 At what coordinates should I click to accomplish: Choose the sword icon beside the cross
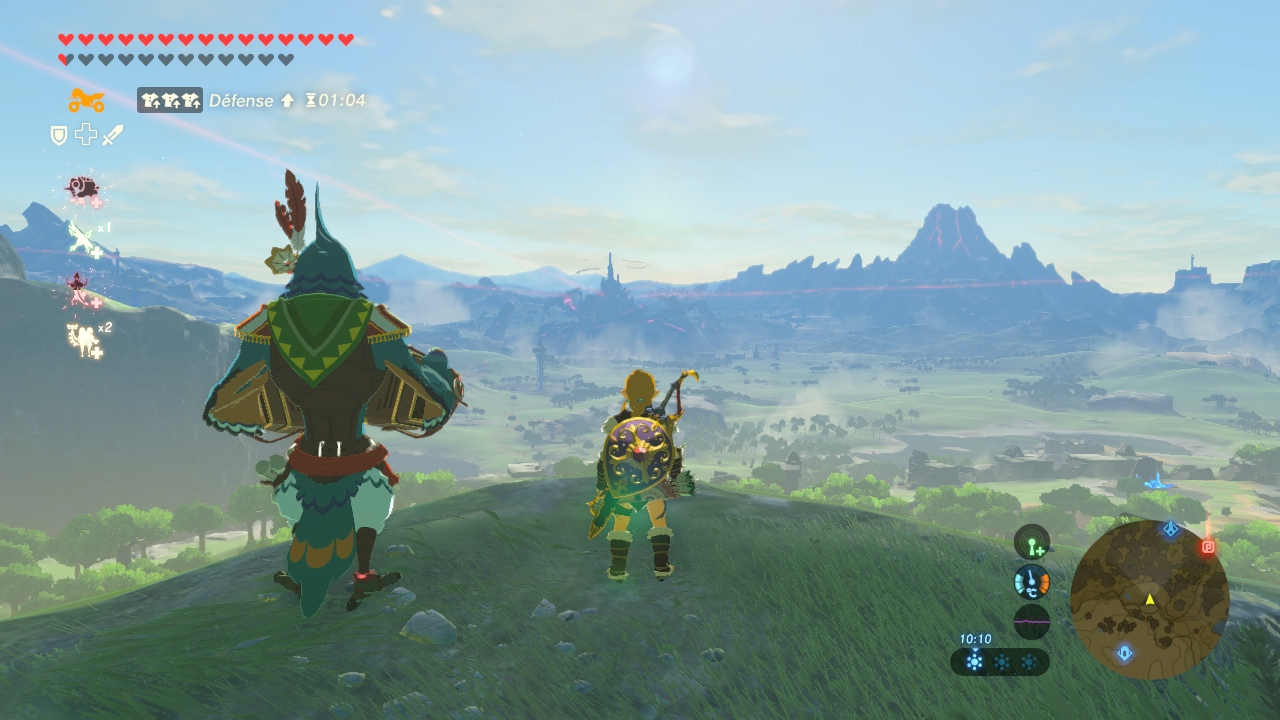click(x=112, y=135)
